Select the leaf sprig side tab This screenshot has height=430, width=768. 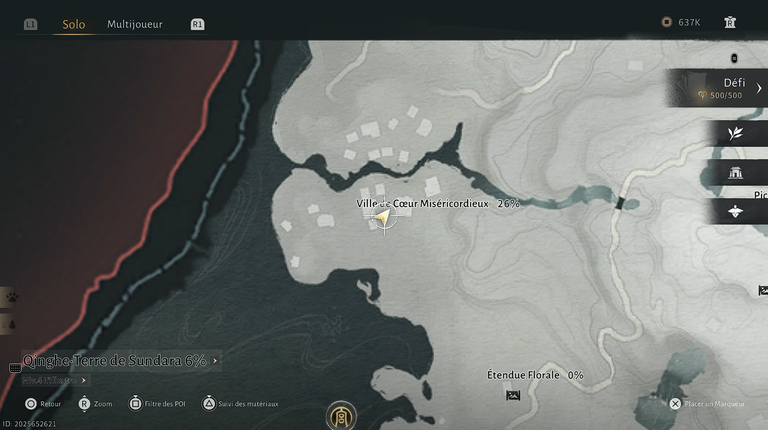tap(737, 133)
